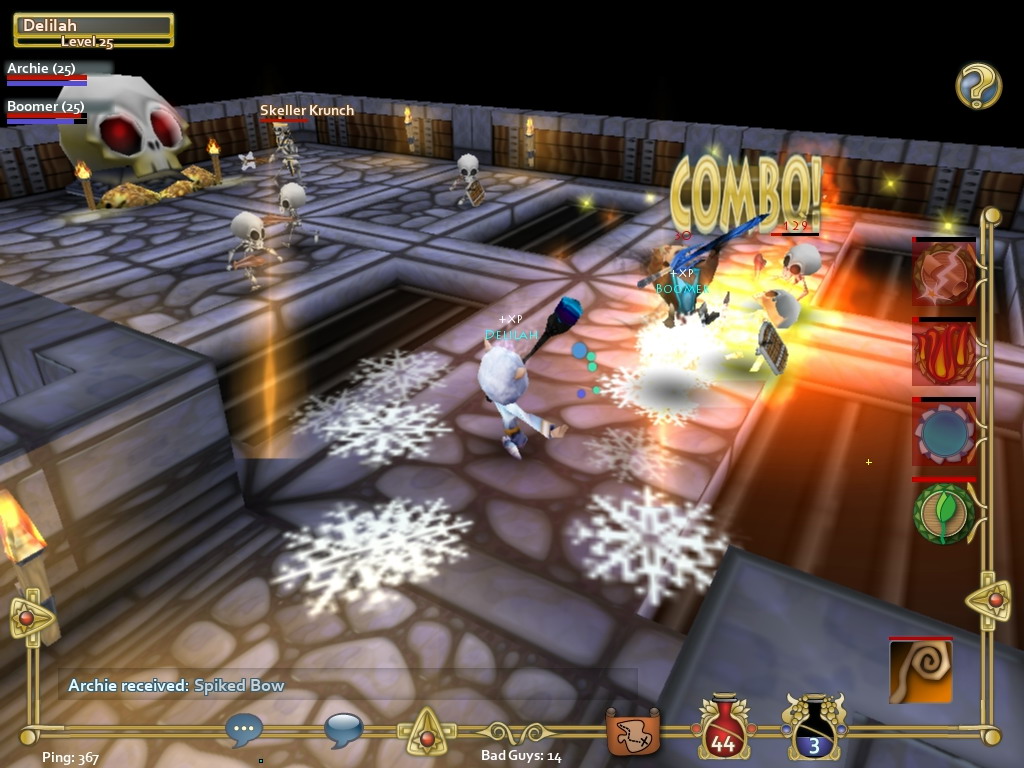The image size is (1024, 768).
Task: Open the chat bubble with three dots
Action: click(244, 730)
